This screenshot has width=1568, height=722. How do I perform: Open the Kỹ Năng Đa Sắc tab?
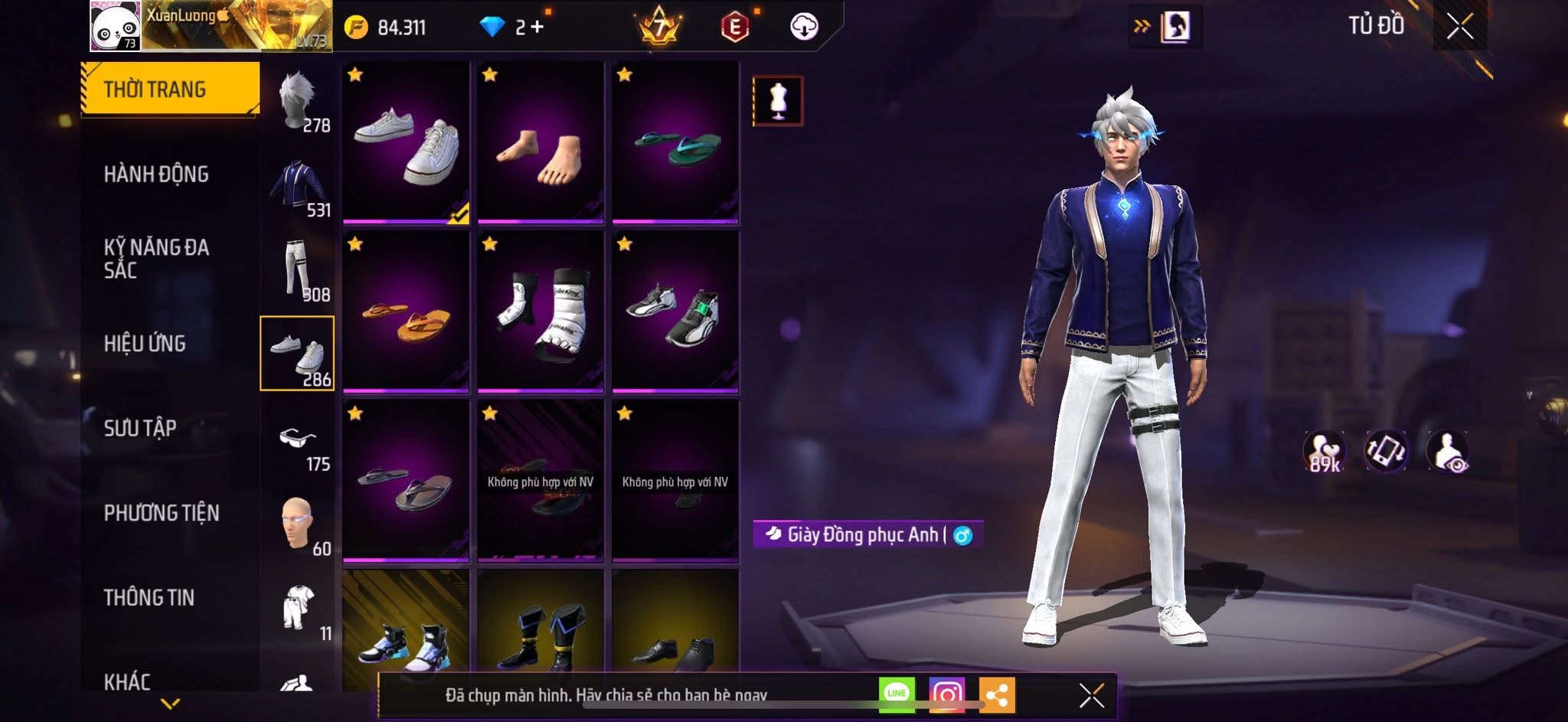[x=156, y=259]
